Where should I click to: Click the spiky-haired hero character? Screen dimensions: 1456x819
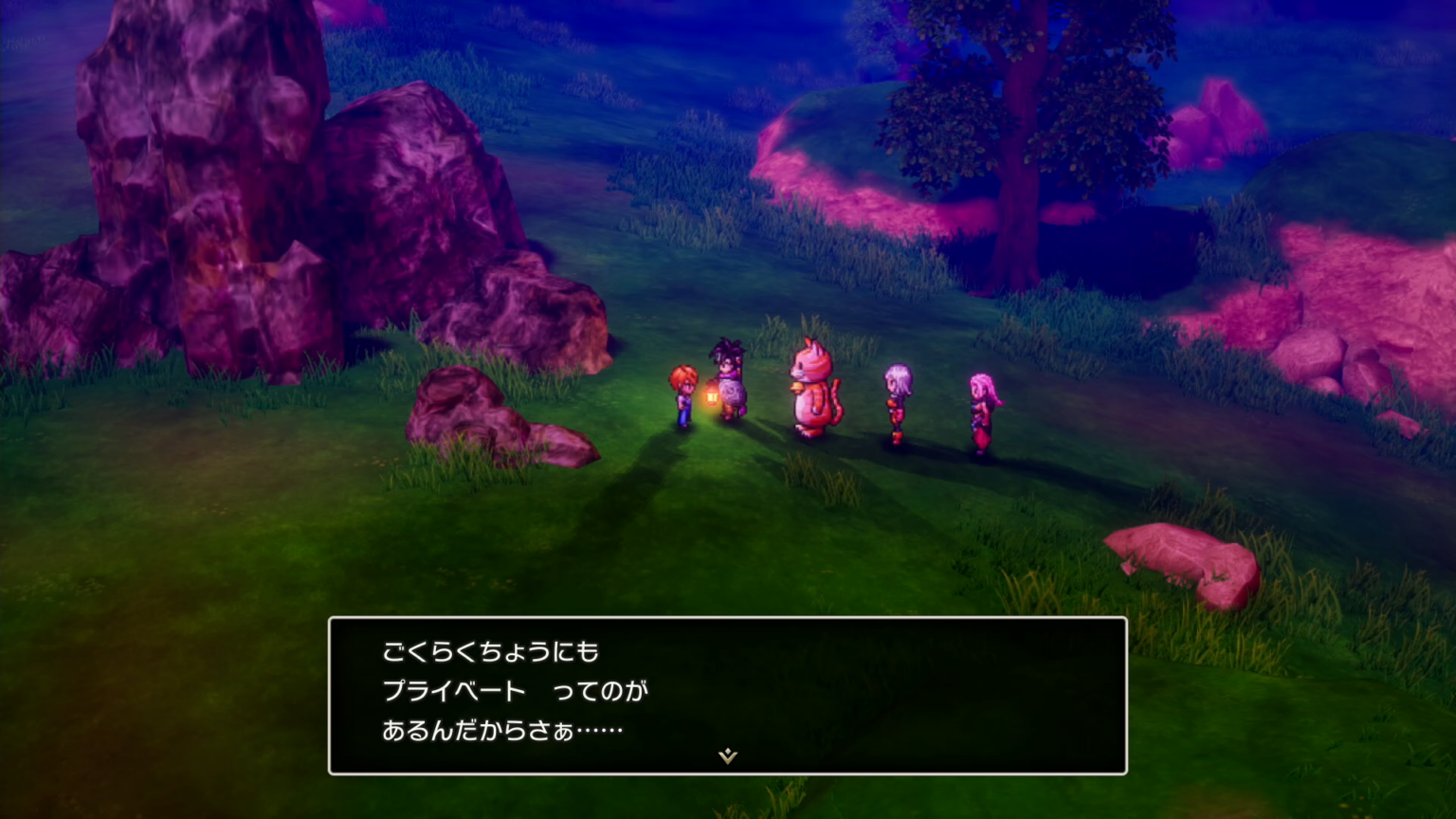[726, 374]
